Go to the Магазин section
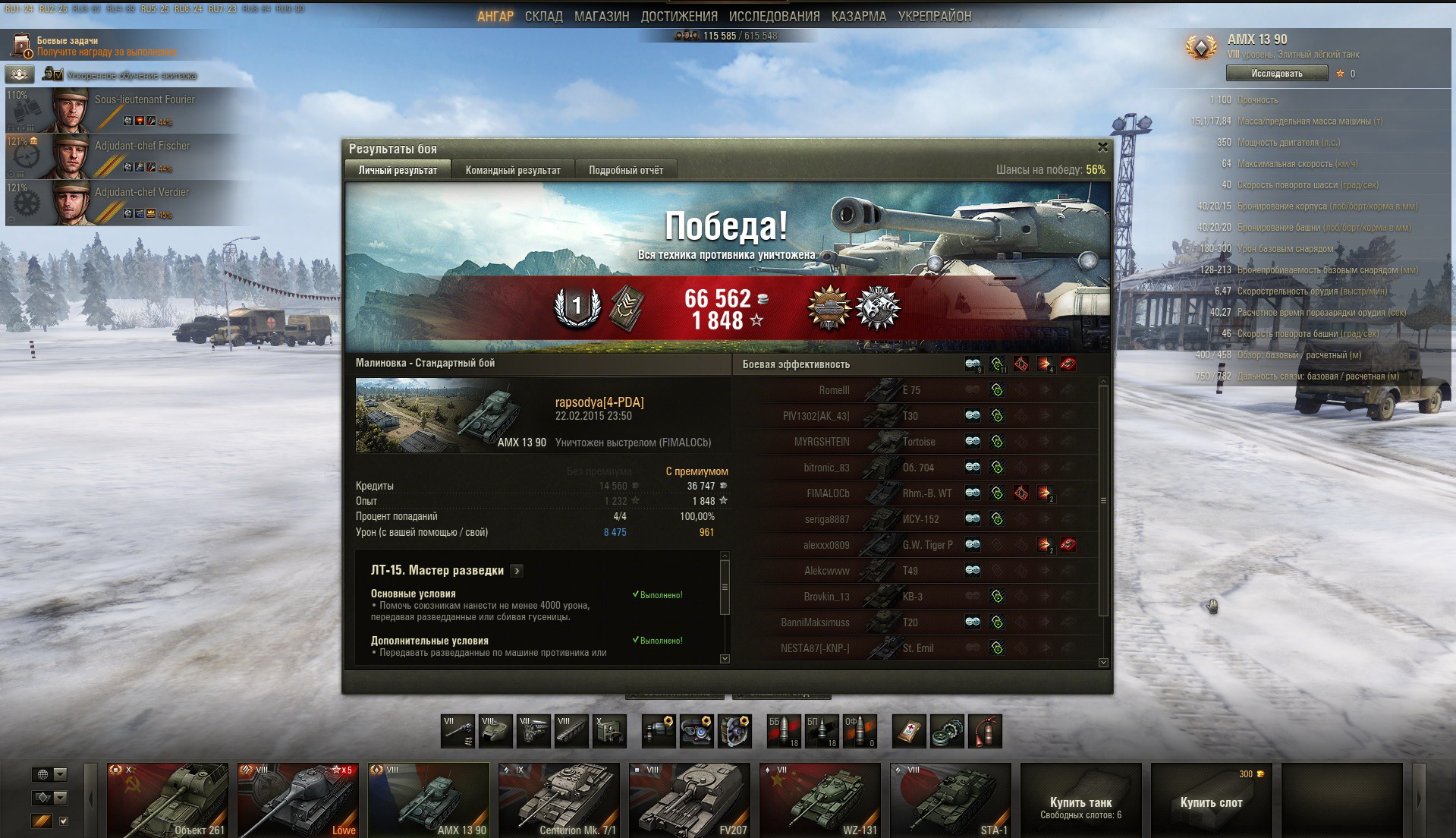Image resolution: width=1456 pixels, height=838 pixels. point(601,16)
